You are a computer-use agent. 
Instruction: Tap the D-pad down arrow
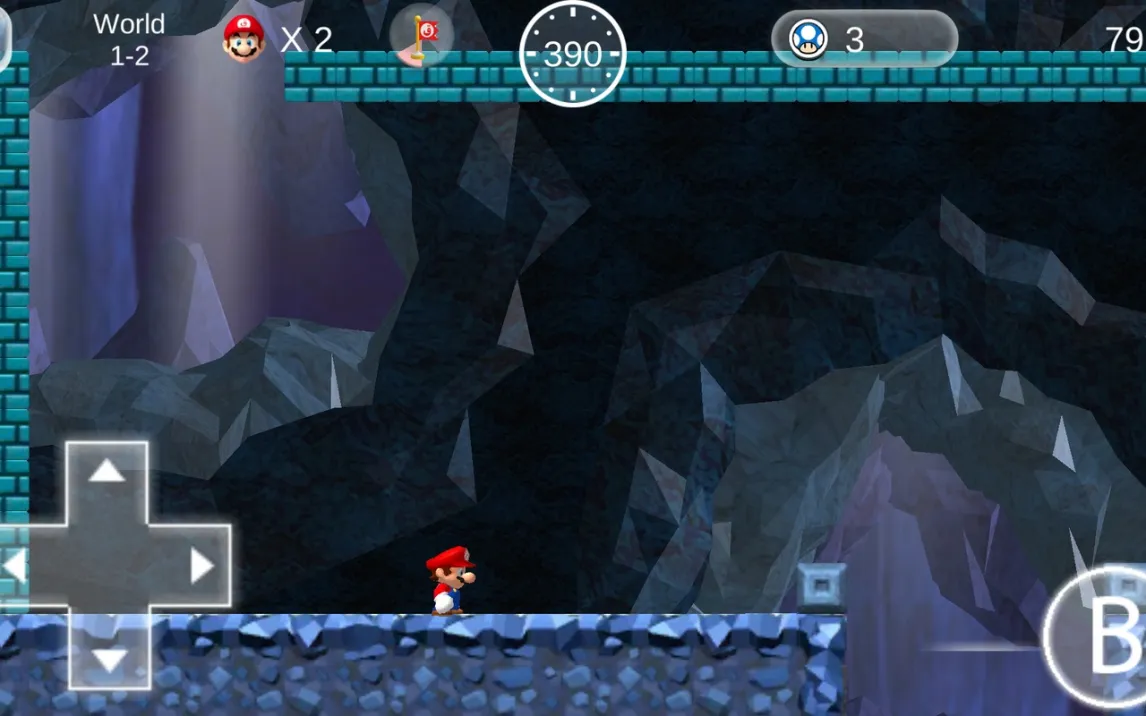(x=108, y=657)
